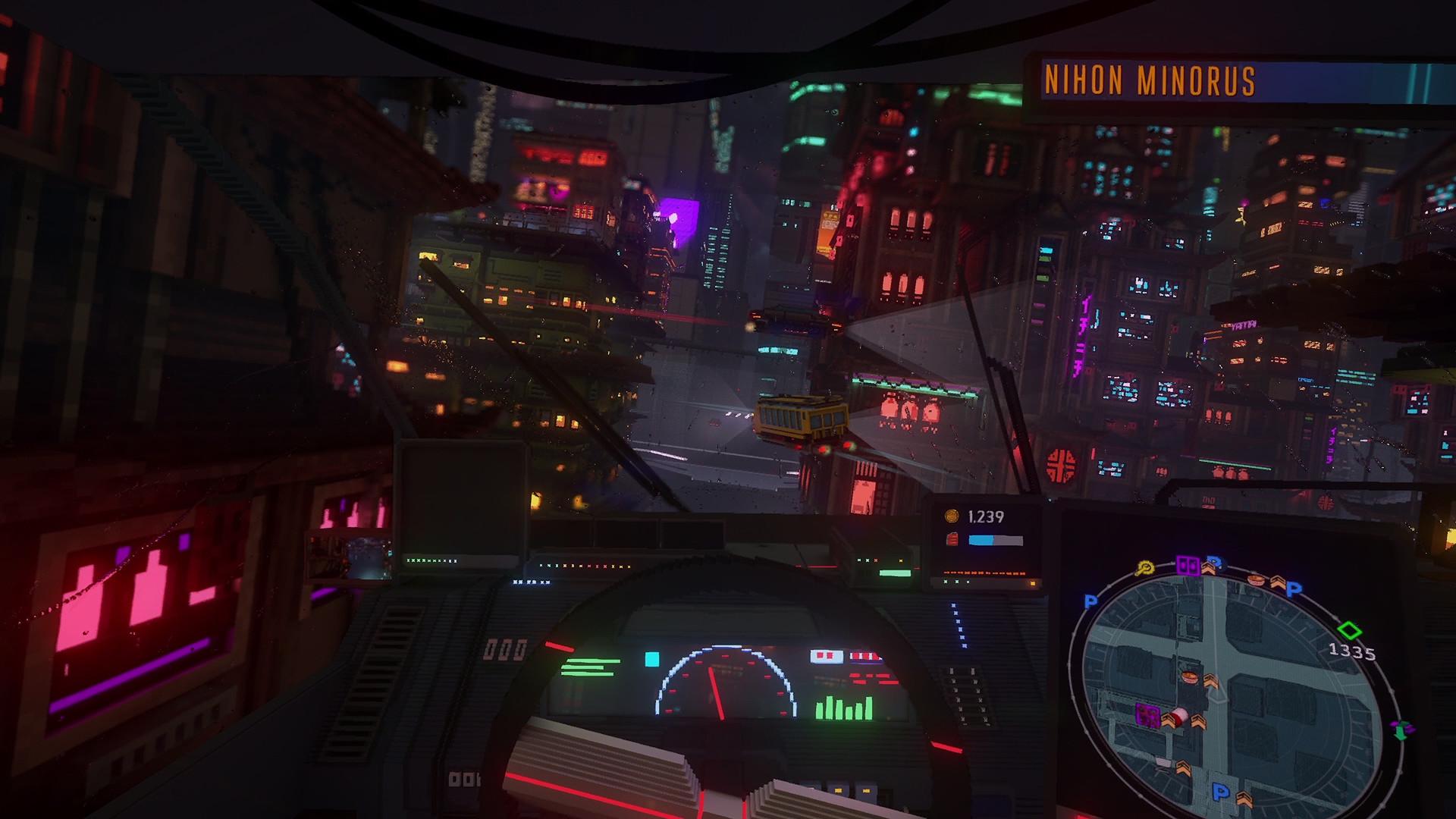Select the noodle bowl food icon near map center

(1191, 676)
